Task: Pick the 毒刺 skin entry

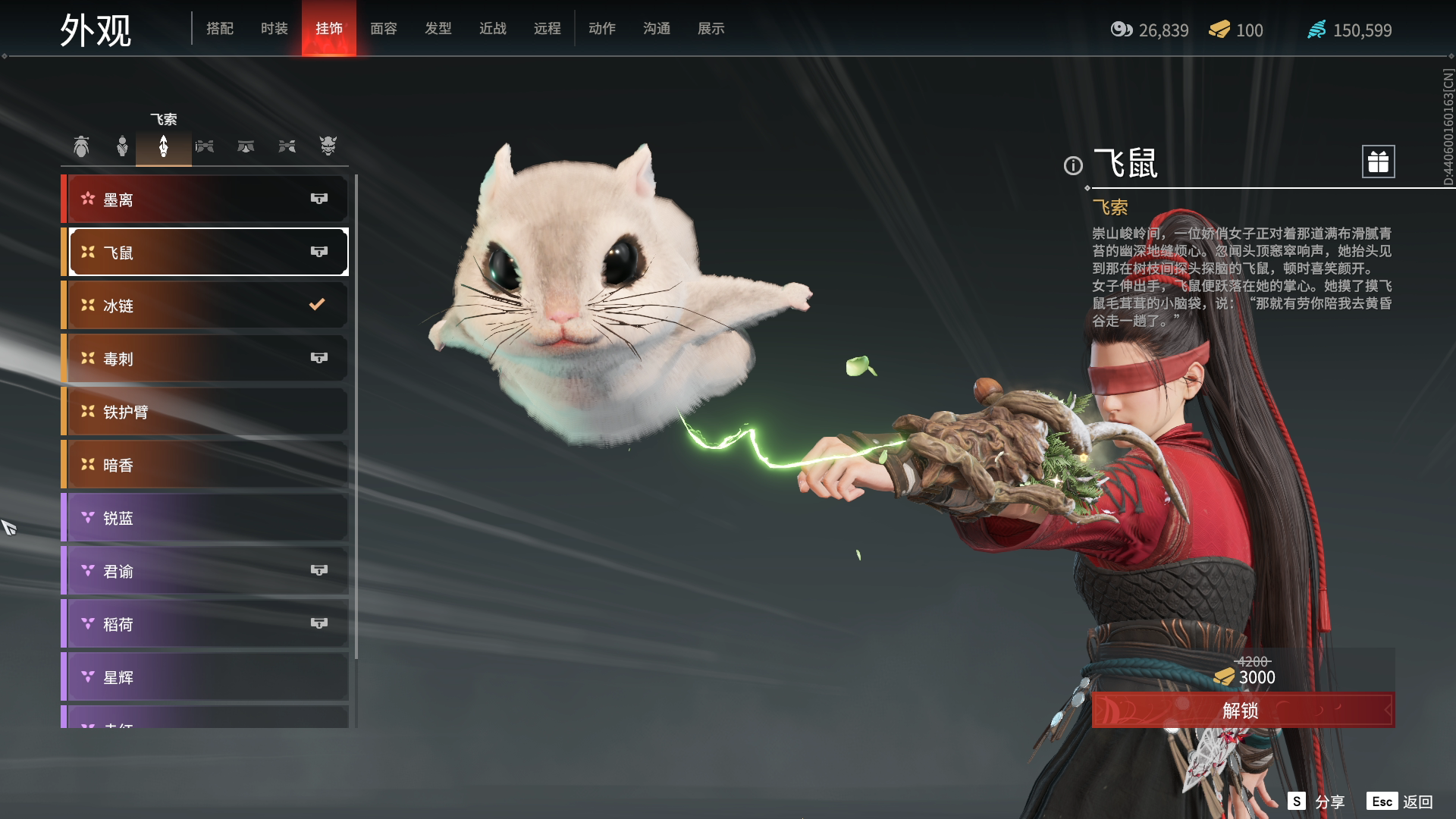Action: pos(206,359)
